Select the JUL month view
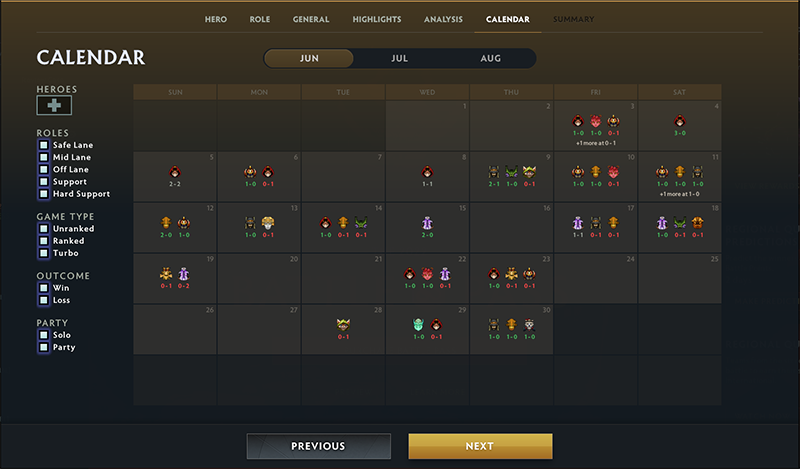Screen dimensions: 800x469 tap(399, 58)
